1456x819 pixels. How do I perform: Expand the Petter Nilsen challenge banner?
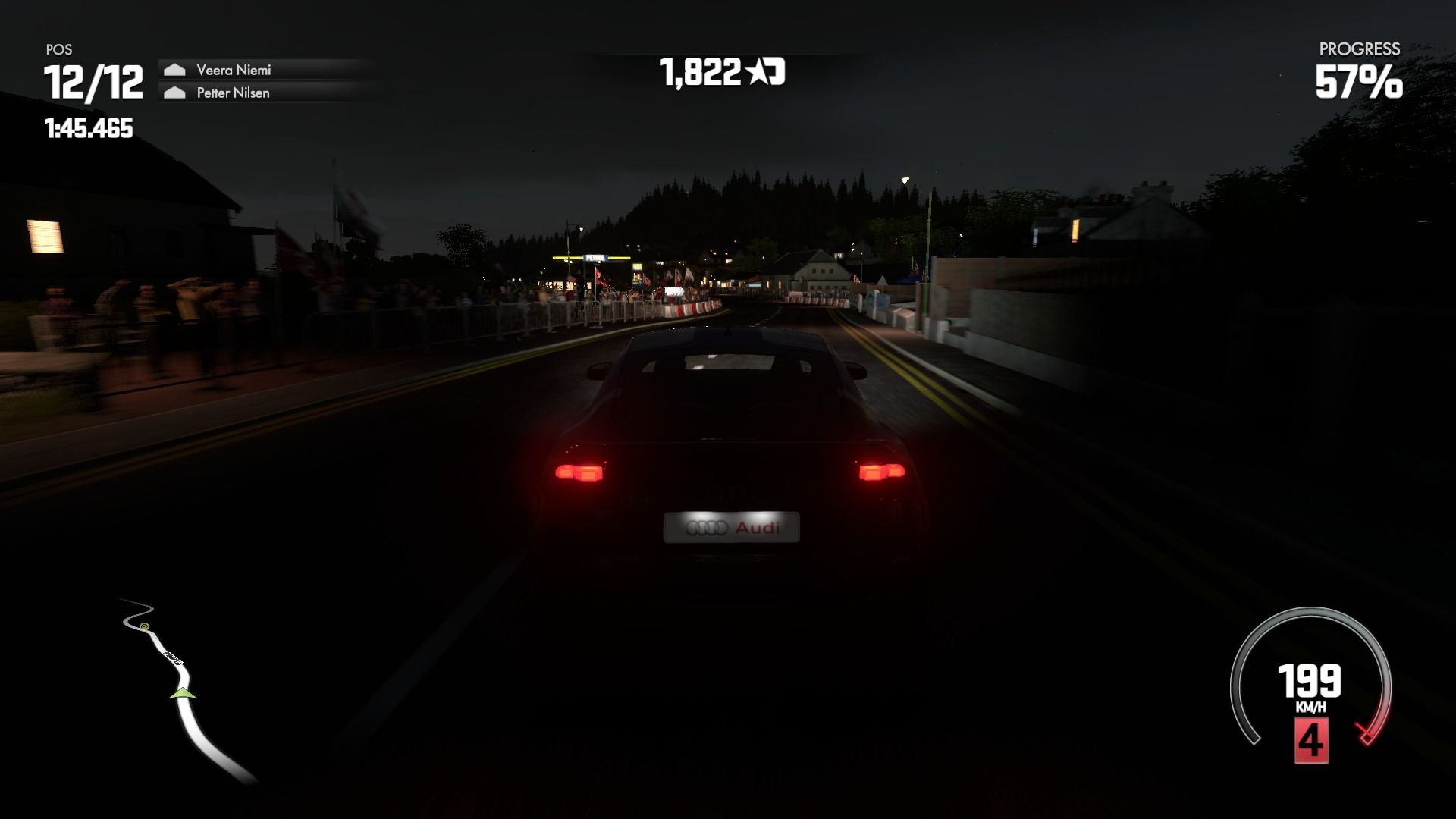[x=262, y=94]
